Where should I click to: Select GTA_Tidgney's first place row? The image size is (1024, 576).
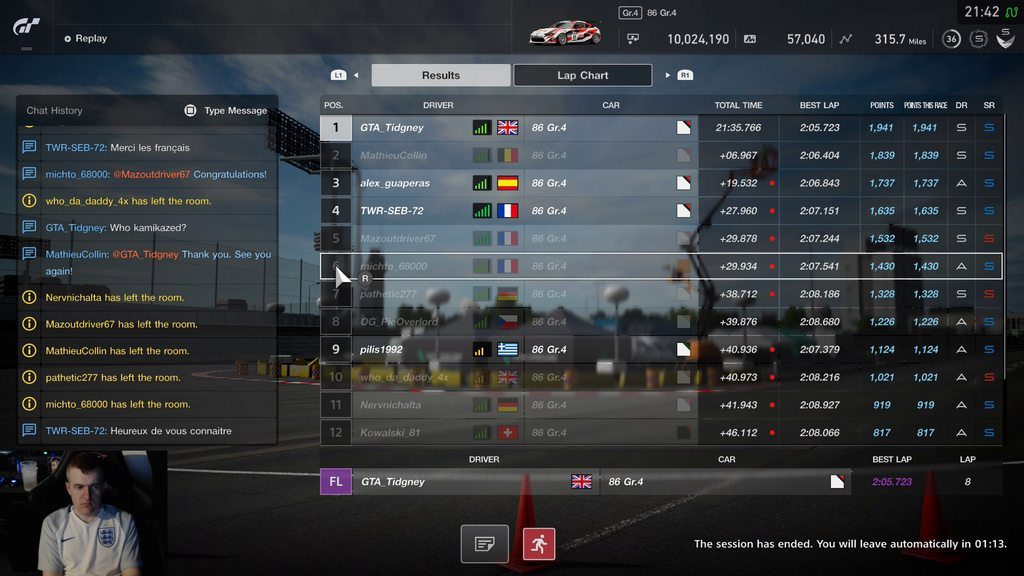660,128
